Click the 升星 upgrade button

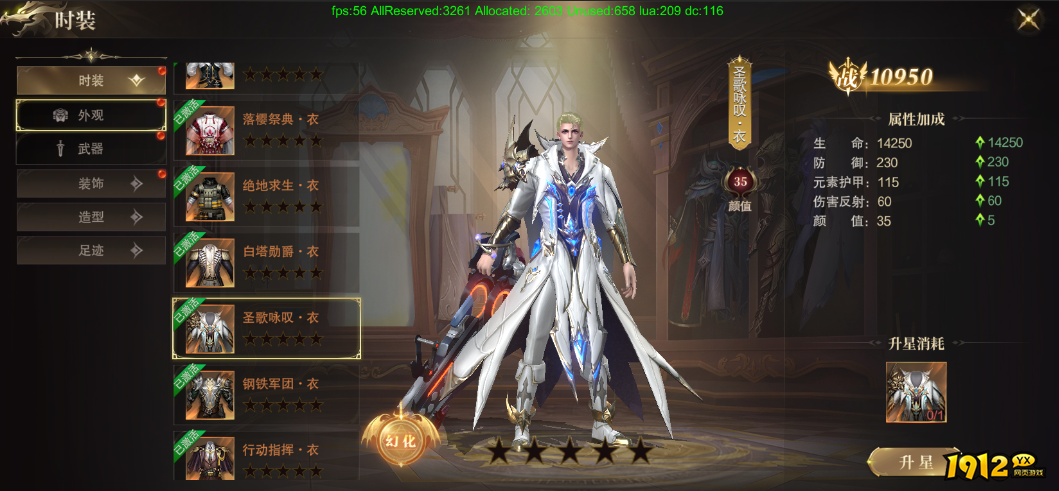point(914,462)
